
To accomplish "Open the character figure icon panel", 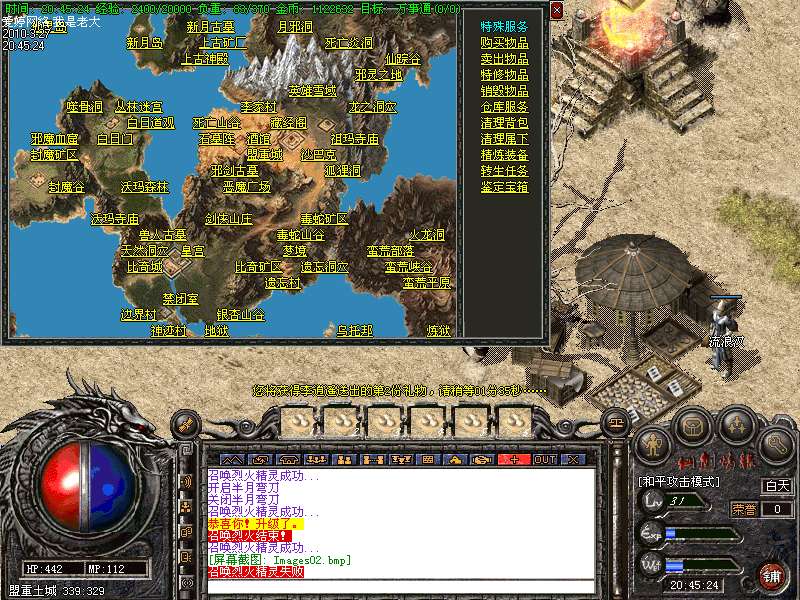I will point(652,441).
